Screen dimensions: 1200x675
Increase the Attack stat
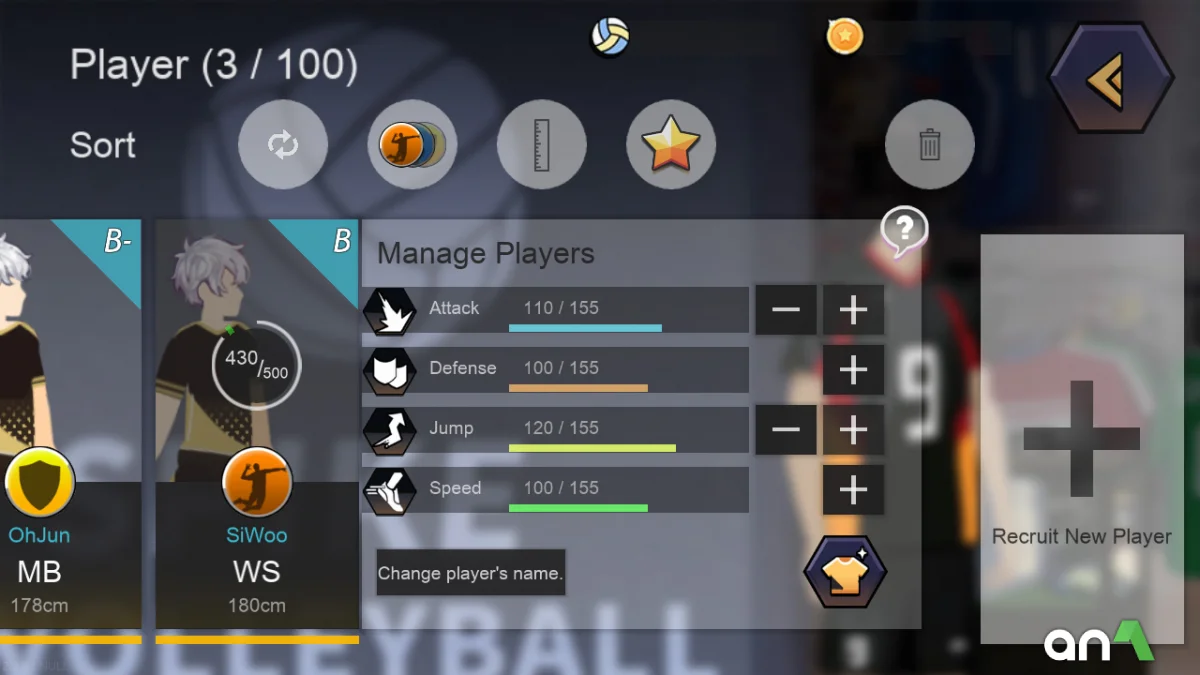tap(853, 310)
